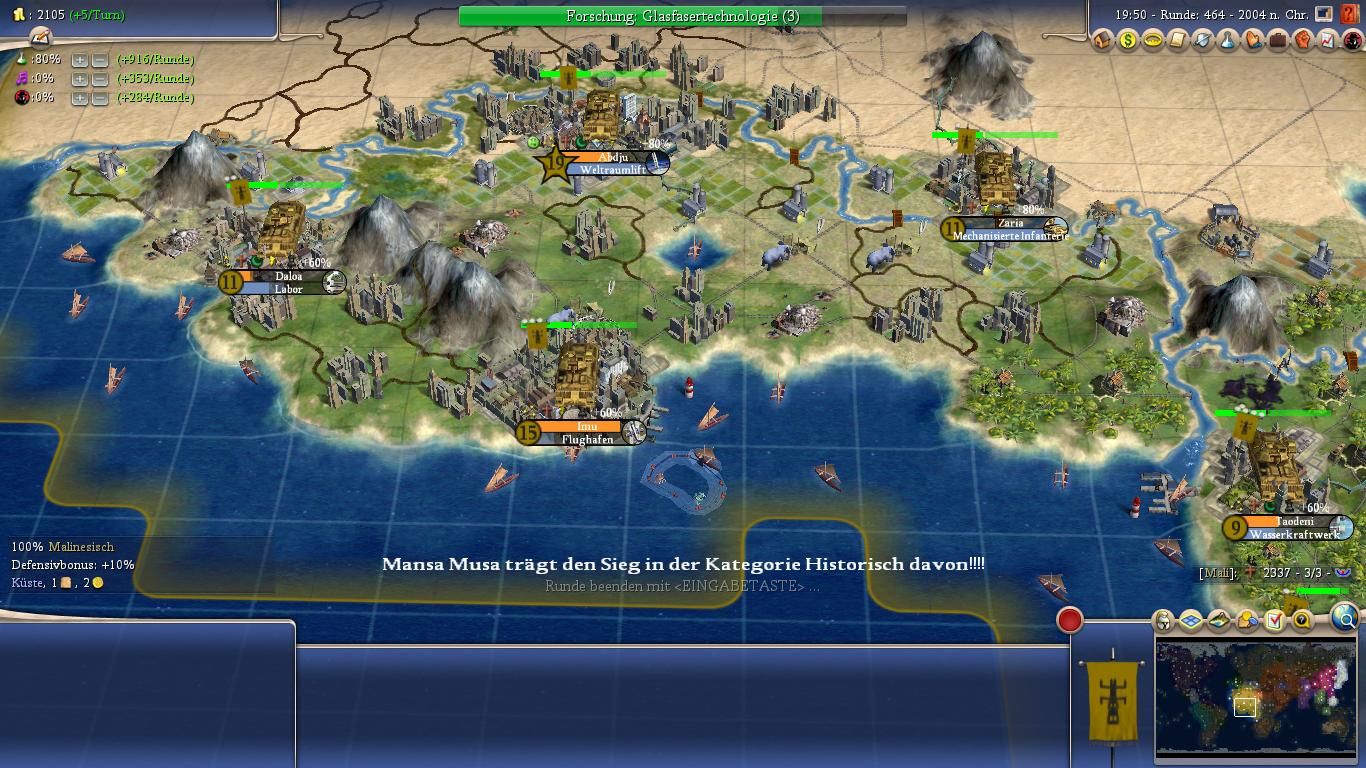
Task: Open the info screen graph icon
Action: click(x=1327, y=41)
